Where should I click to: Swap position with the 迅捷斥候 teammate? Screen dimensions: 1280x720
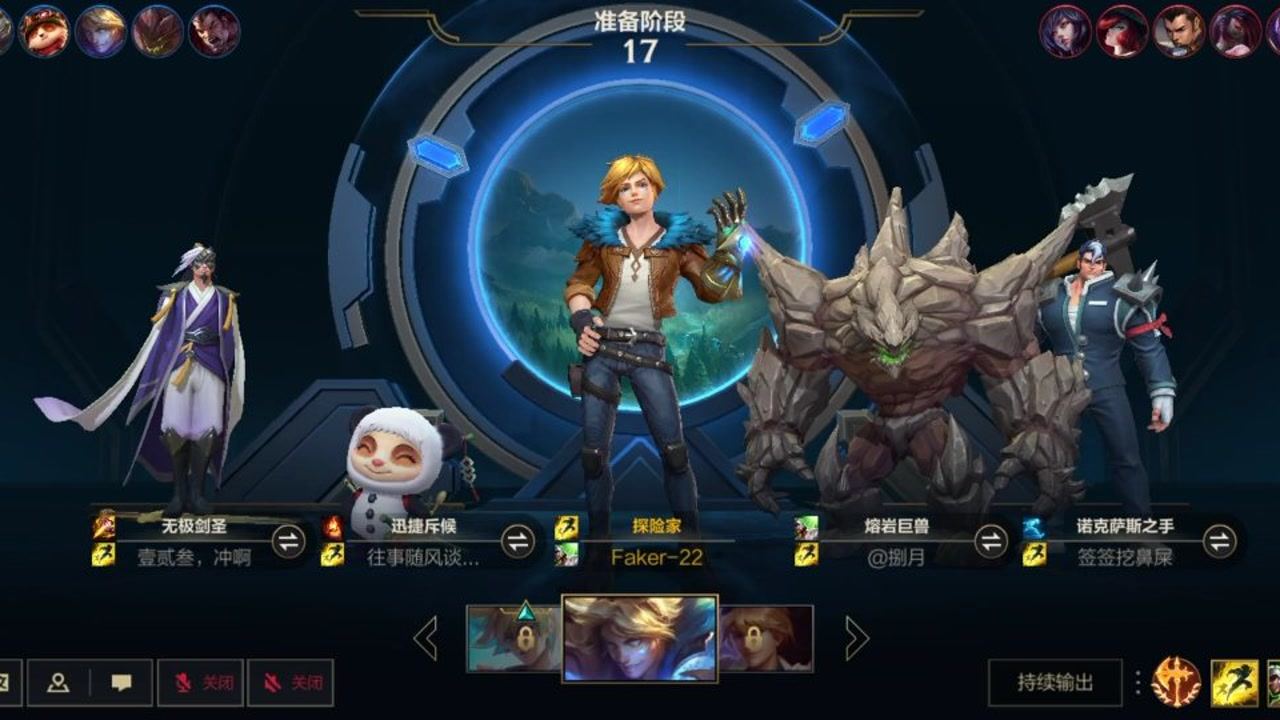pos(518,542)
